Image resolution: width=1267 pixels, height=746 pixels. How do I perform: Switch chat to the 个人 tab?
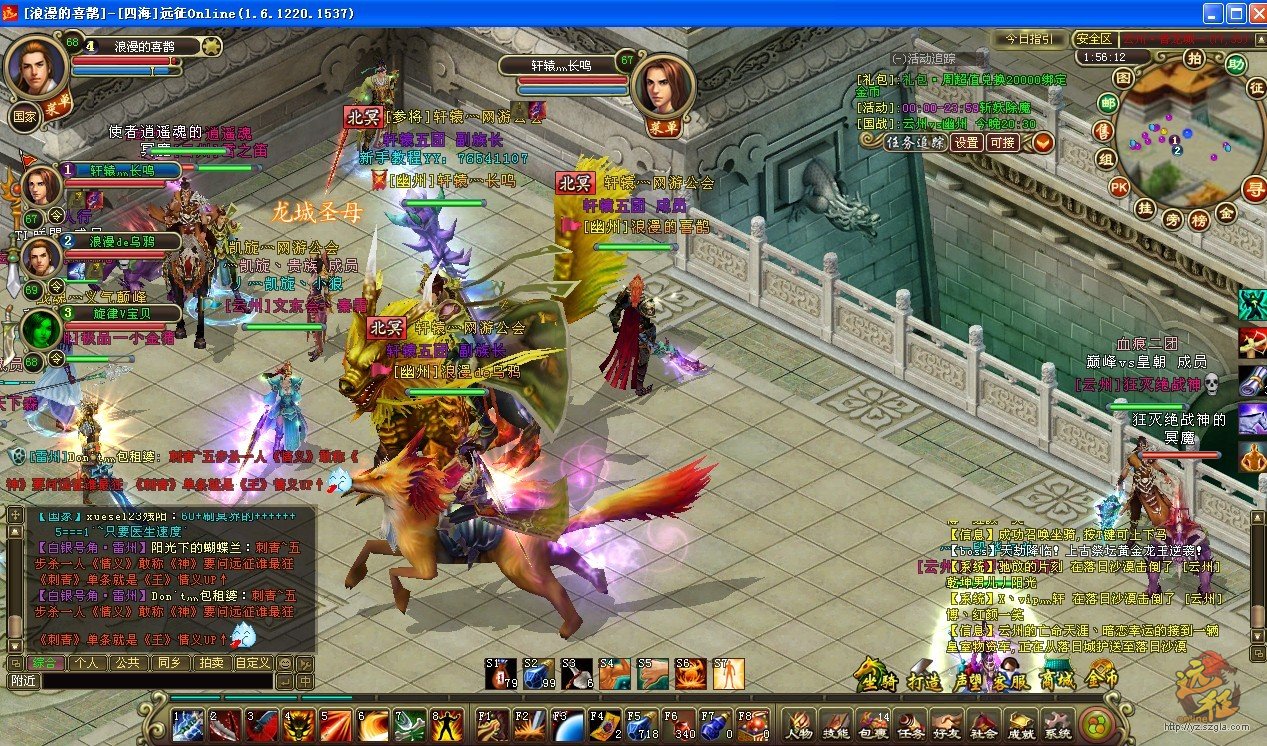pyautogui.click(x=87, y=662)
